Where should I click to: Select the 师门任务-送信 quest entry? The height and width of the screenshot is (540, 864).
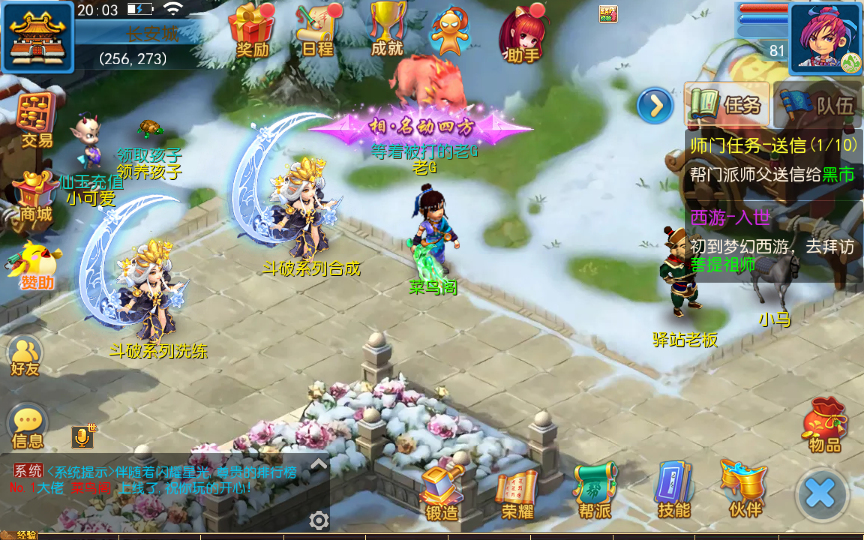tap(773, 159)
